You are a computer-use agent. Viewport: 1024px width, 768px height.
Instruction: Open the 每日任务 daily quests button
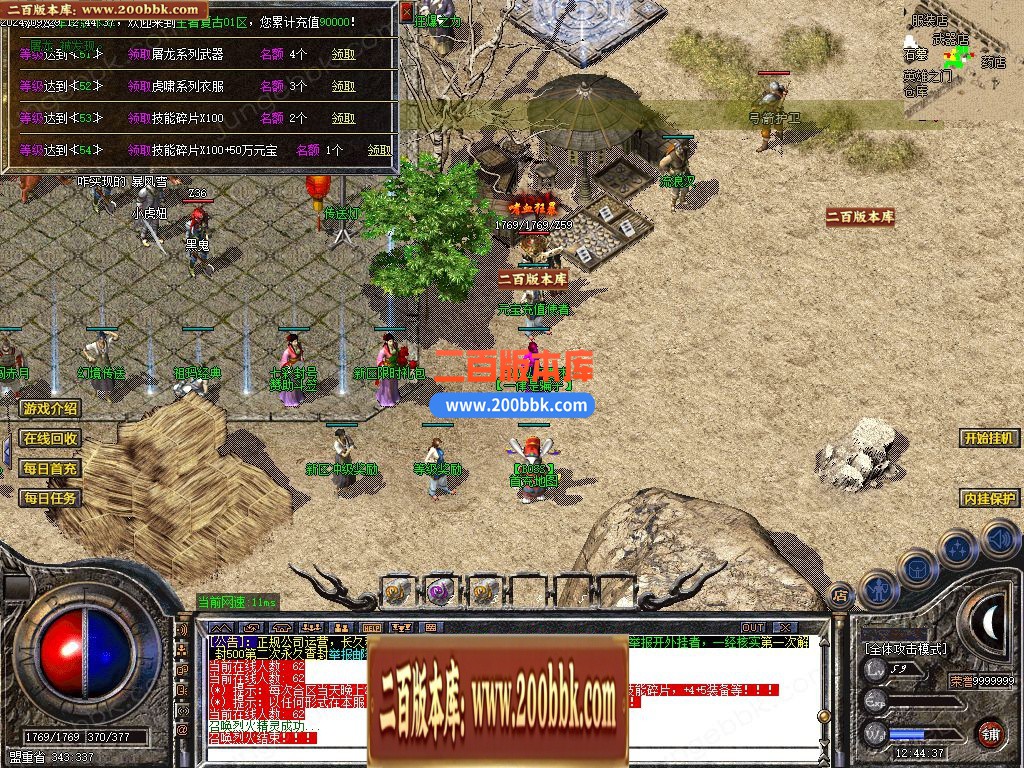(x=49, y=498)
